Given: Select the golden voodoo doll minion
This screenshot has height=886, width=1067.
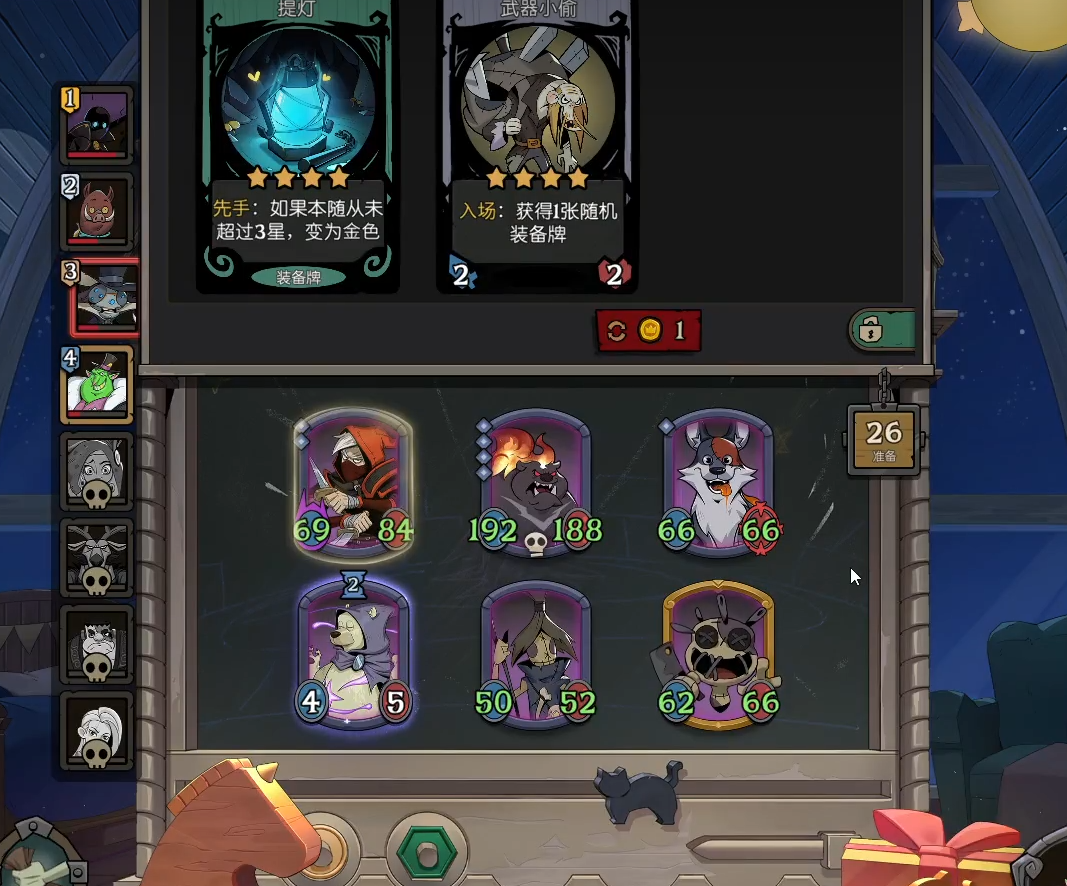Looking at the screenshot, I should coord(718,655).
